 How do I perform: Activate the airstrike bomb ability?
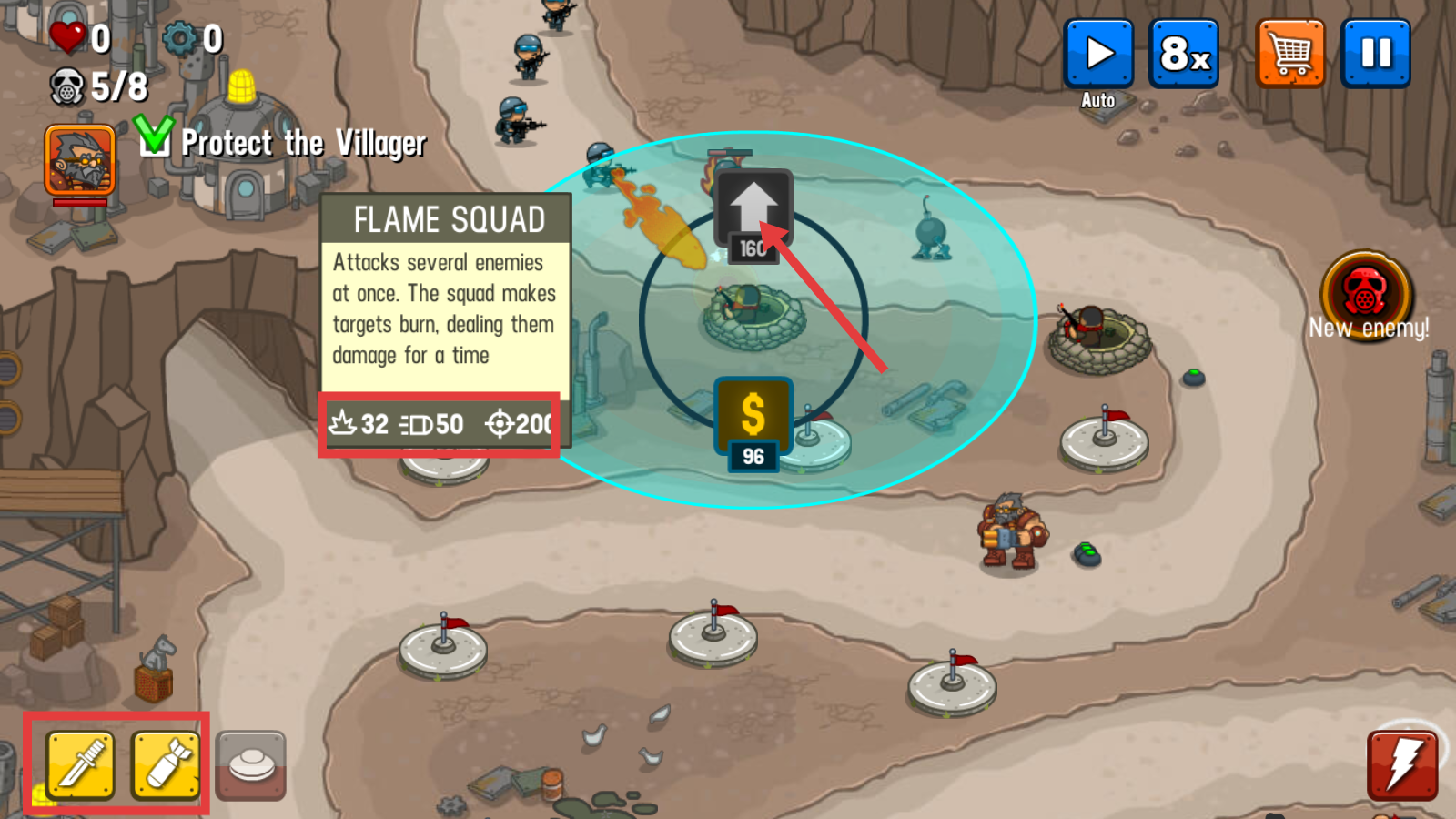167,764
